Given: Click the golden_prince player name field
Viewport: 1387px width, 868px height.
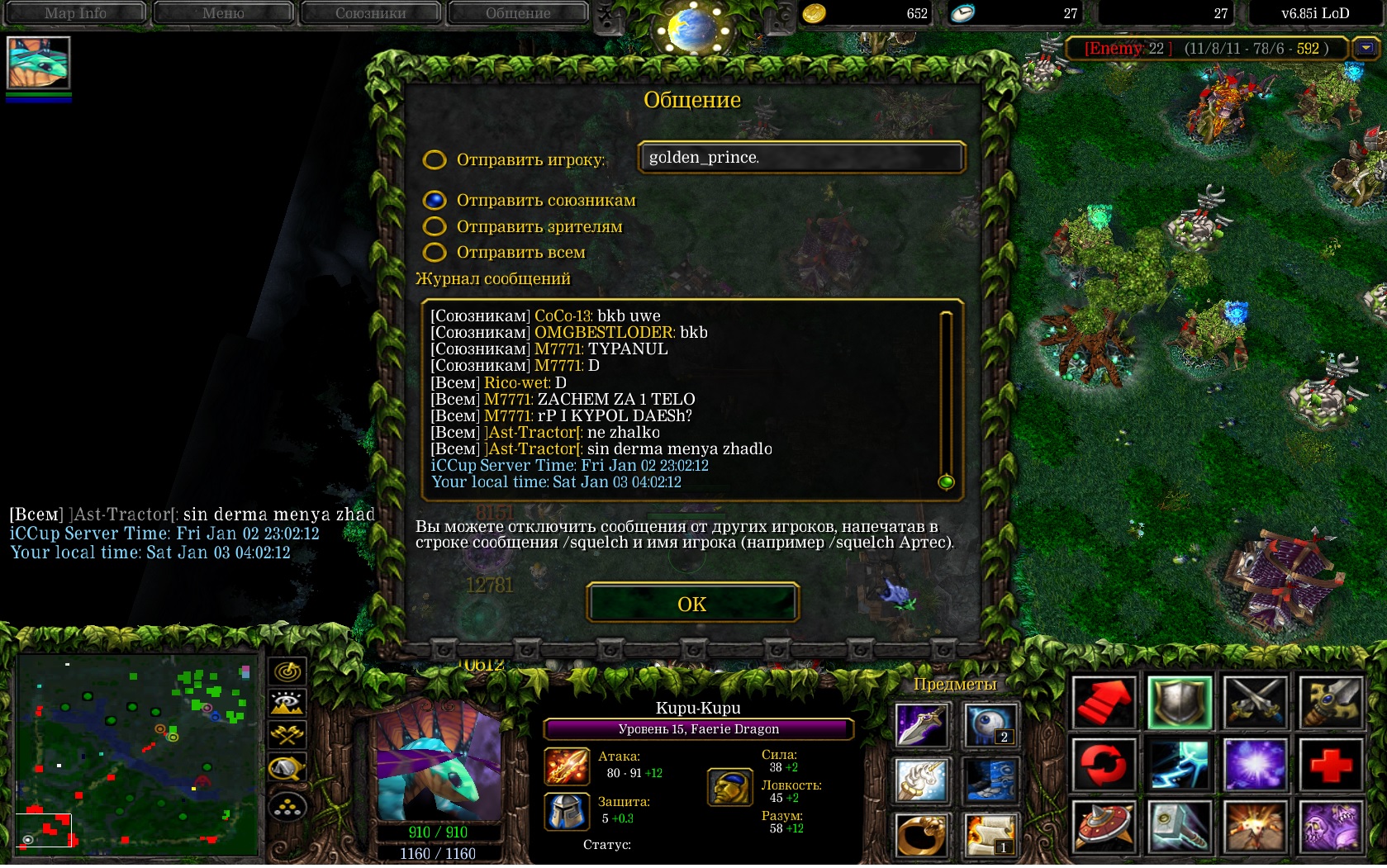Looking at the screenshot, I should pos(800,157).
